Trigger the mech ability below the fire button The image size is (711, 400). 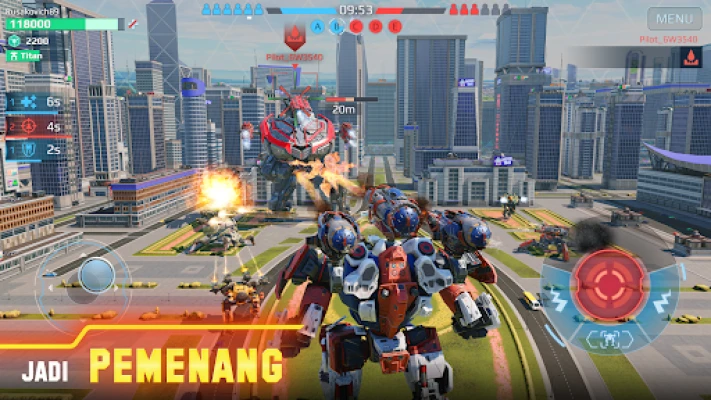[x=608, y=339]
